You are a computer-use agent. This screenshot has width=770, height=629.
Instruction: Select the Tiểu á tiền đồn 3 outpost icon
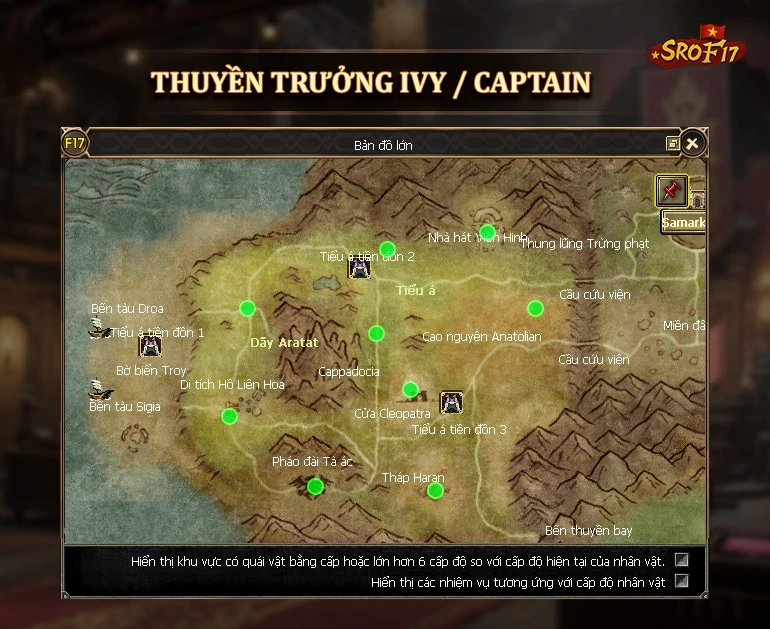451,402
